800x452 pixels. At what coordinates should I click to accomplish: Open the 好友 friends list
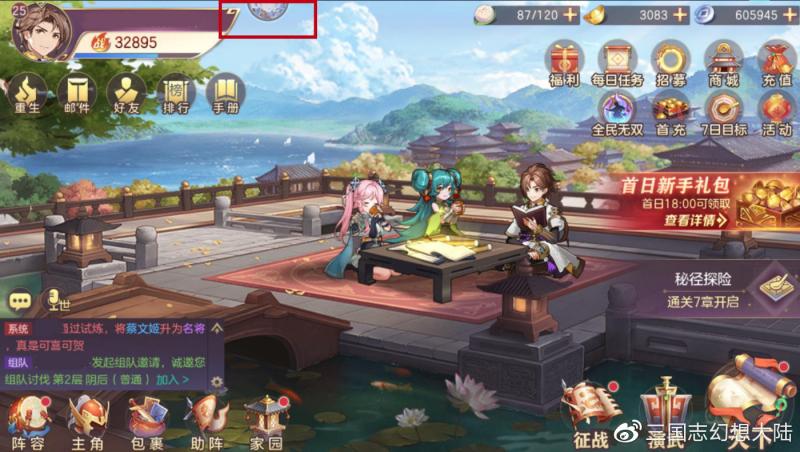tap(125, 95)
